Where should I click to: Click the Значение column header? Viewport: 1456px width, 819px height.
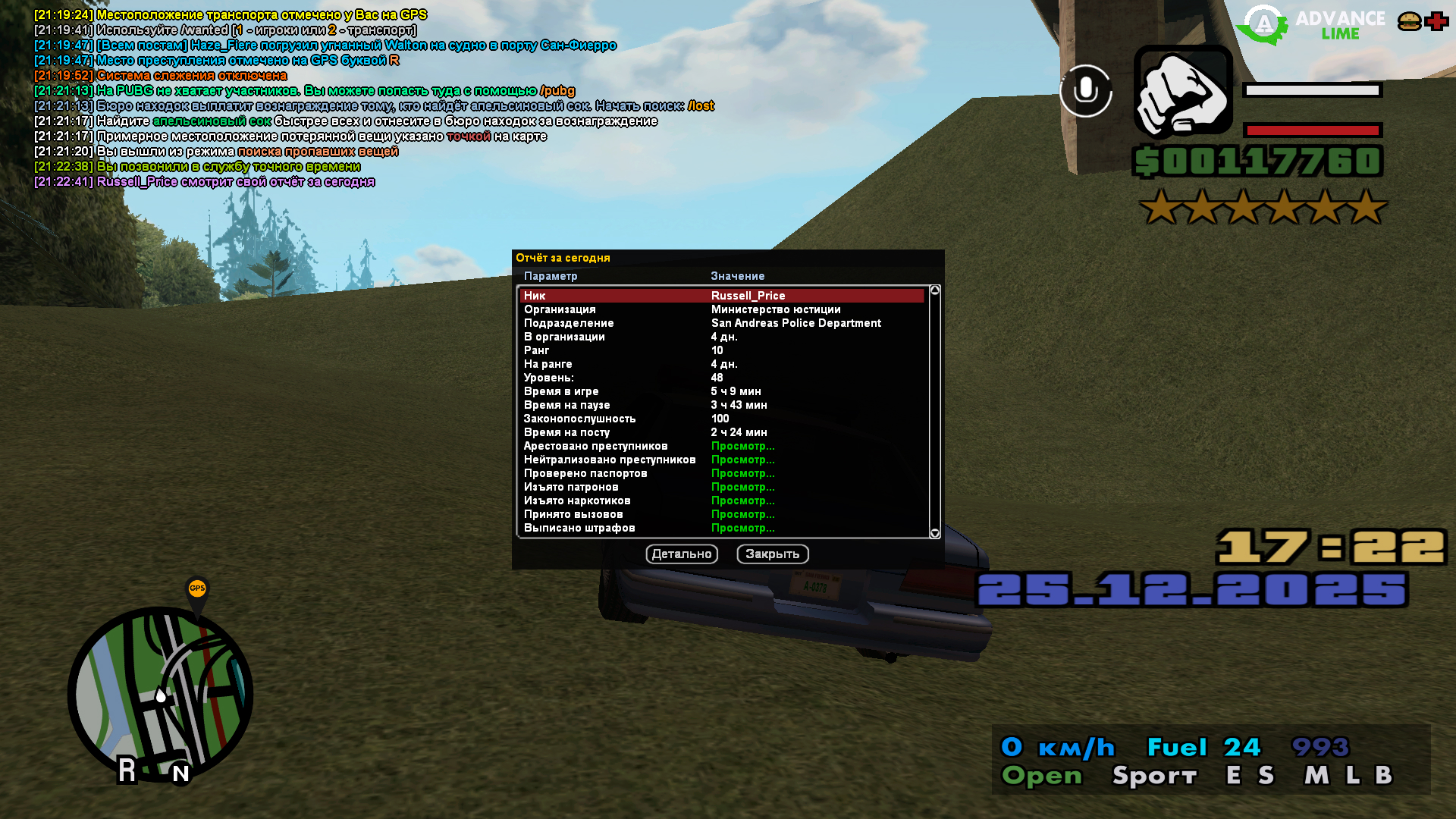(738, 276)
